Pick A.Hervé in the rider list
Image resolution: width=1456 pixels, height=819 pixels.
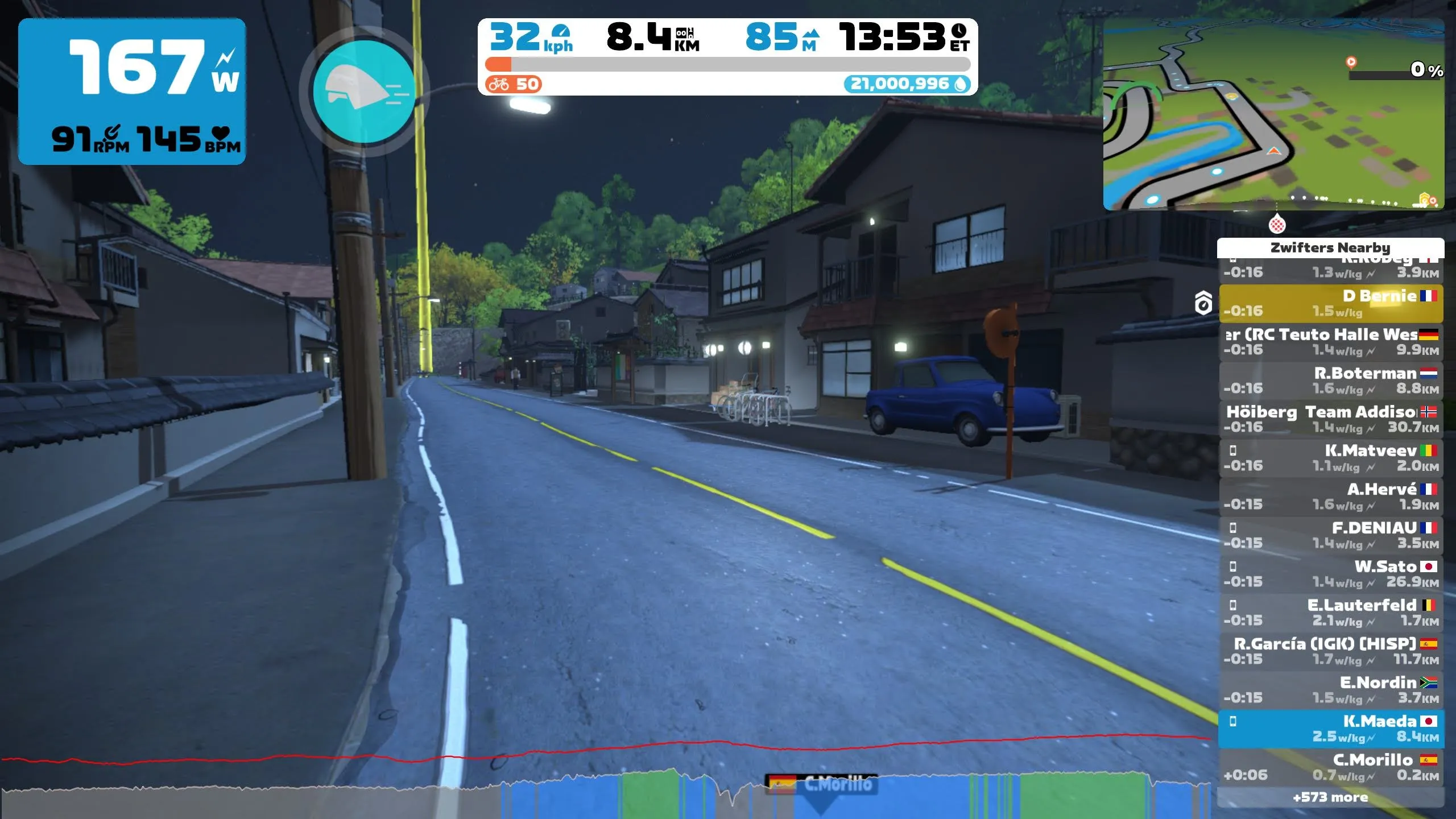click(x=1330, y=497)
